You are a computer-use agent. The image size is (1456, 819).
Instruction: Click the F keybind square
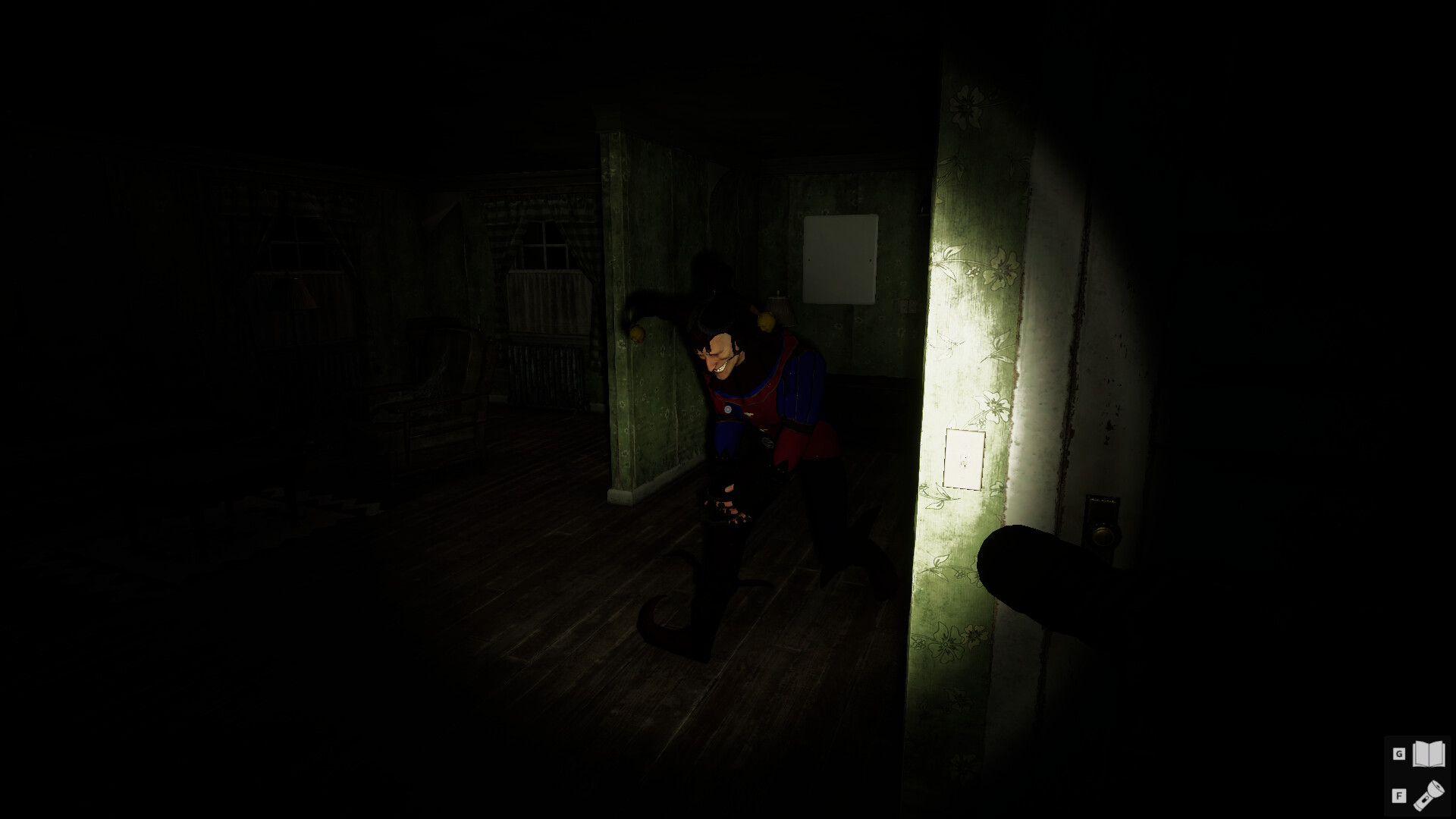[x=1399, y=798]
